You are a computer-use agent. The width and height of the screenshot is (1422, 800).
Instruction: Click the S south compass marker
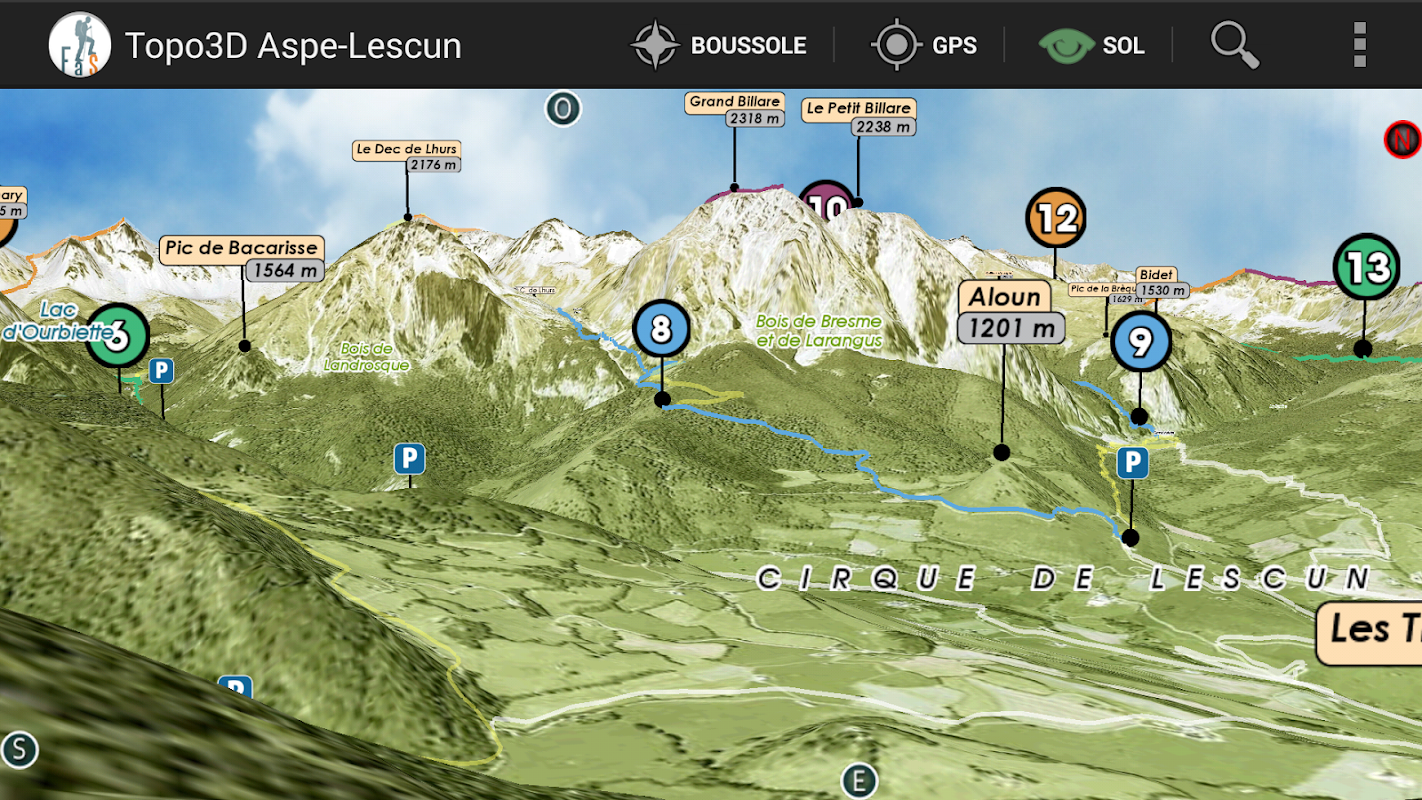click(19, 749)
